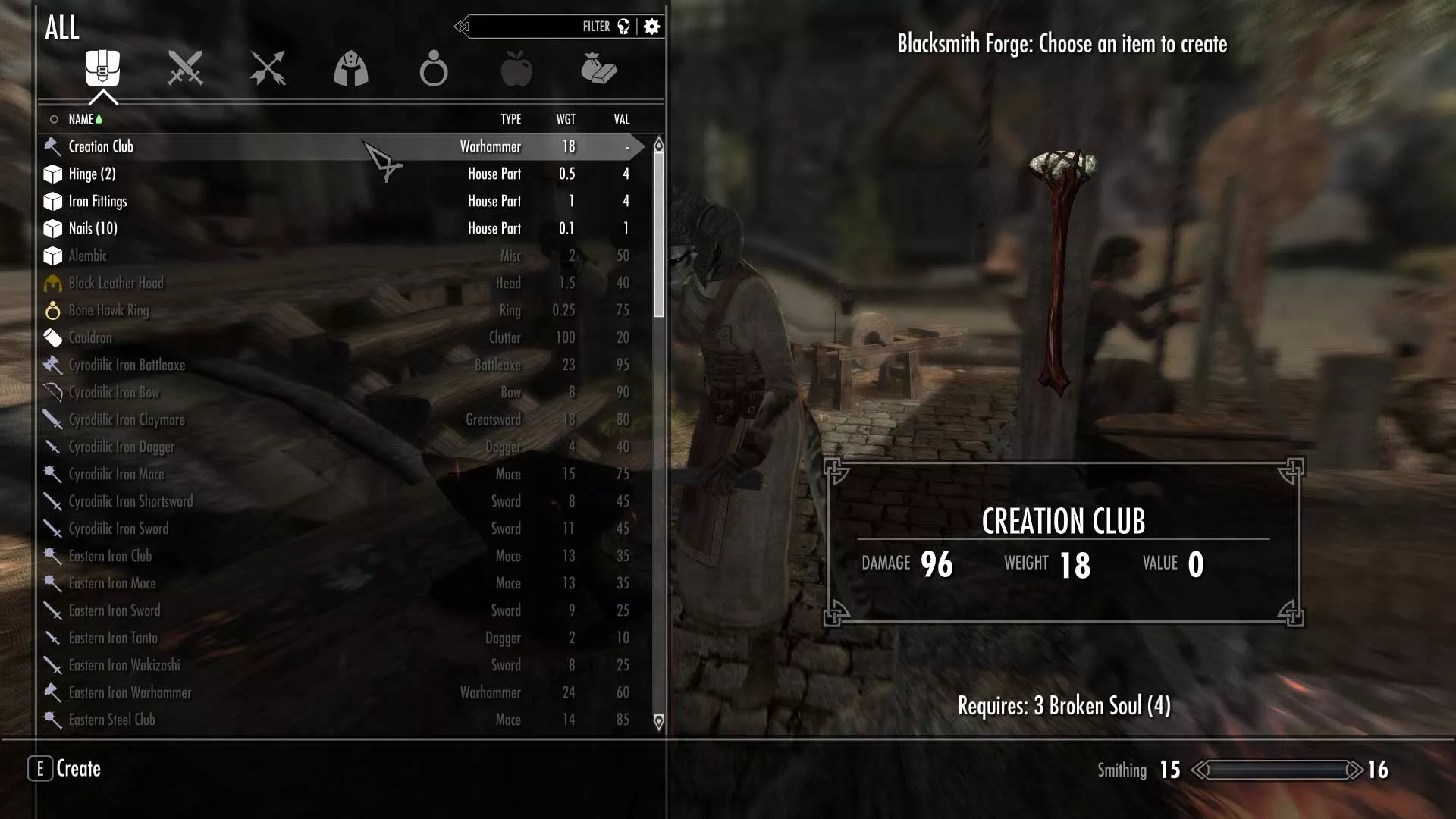Open the bow and arrows category tab
This screenshot has height=819, width=1456.
(x=268, y=68)
